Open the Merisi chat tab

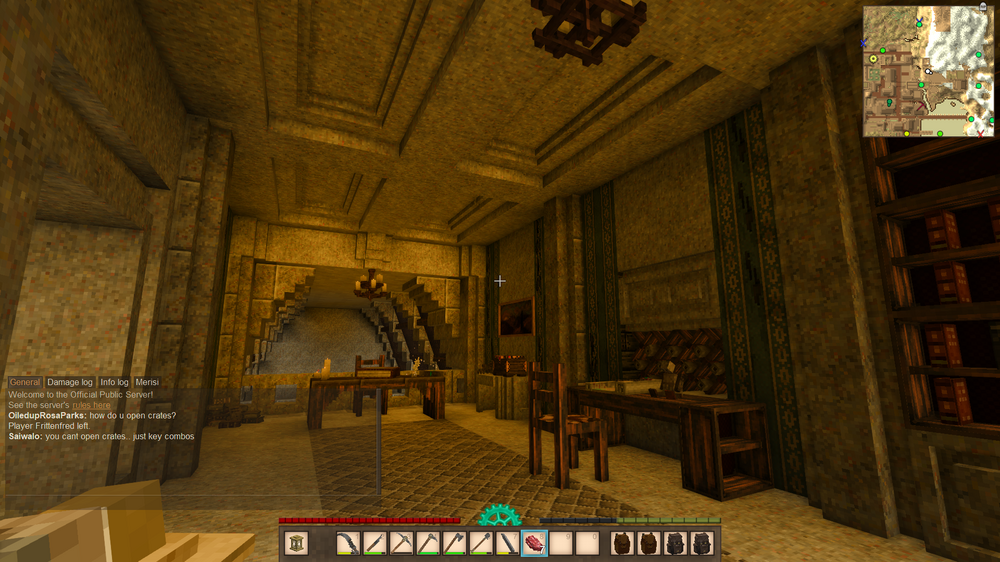[147, 382]
